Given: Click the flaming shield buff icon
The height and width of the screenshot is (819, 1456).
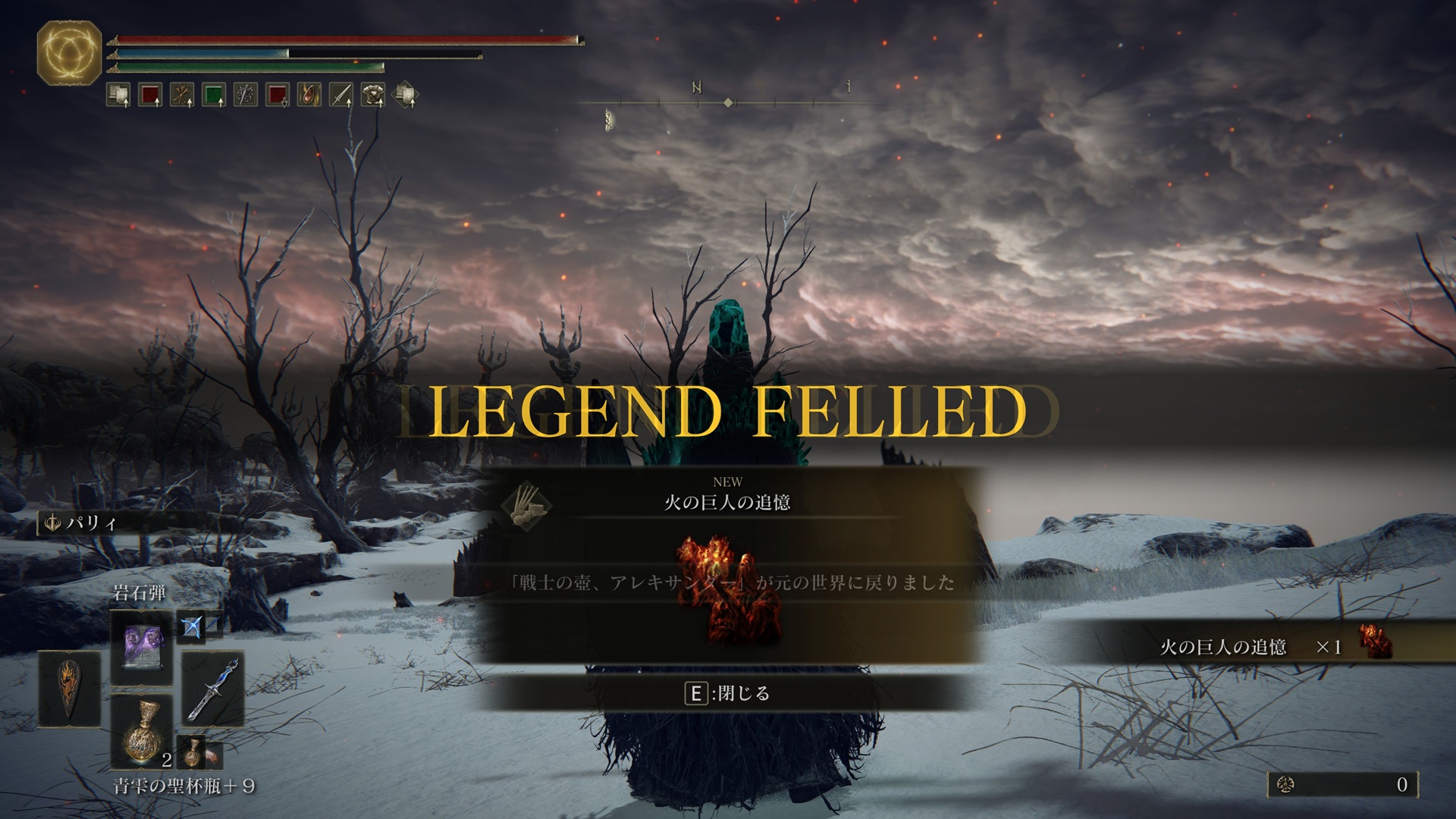Looking at the screenshot, I should pos(309,95).
